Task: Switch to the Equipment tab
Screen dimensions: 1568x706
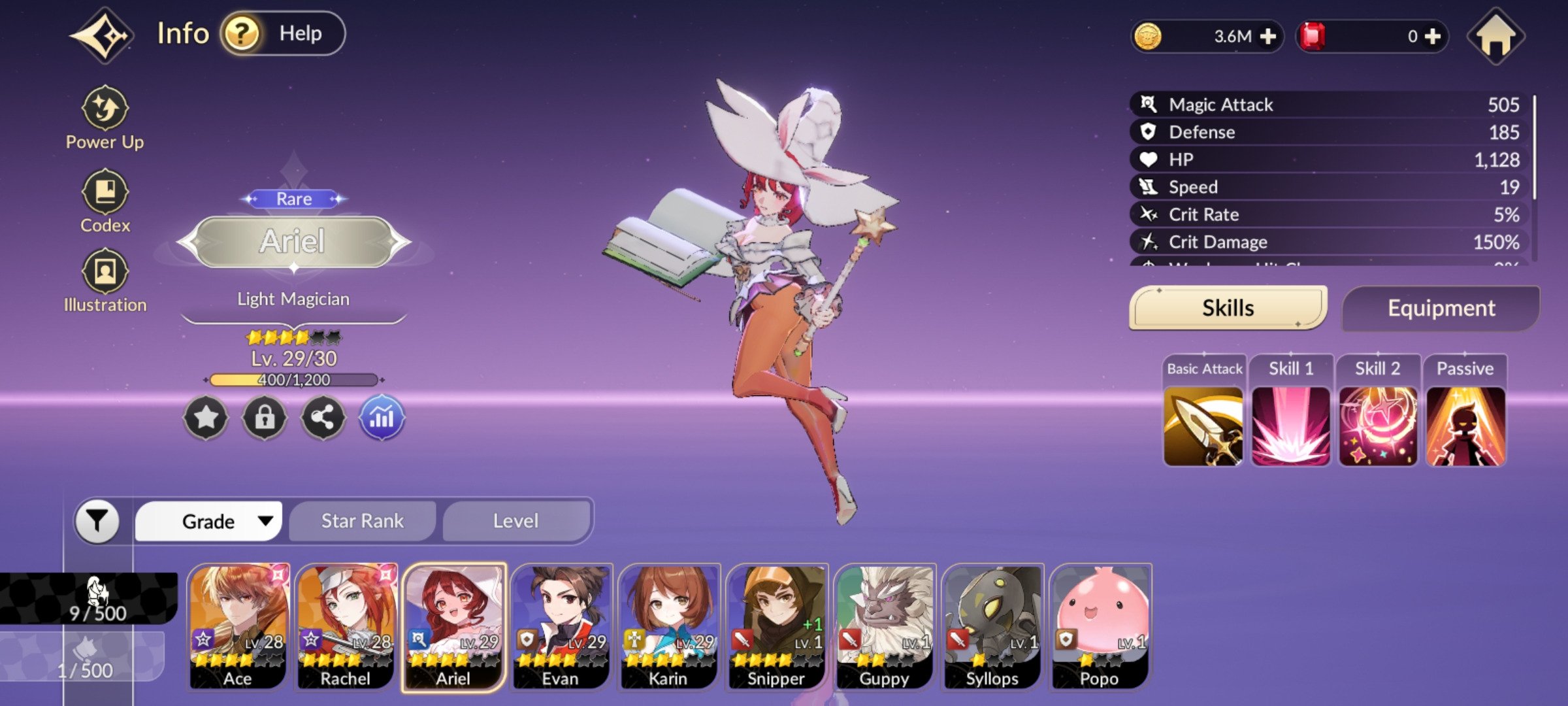Action: [x=1441, y=308]
